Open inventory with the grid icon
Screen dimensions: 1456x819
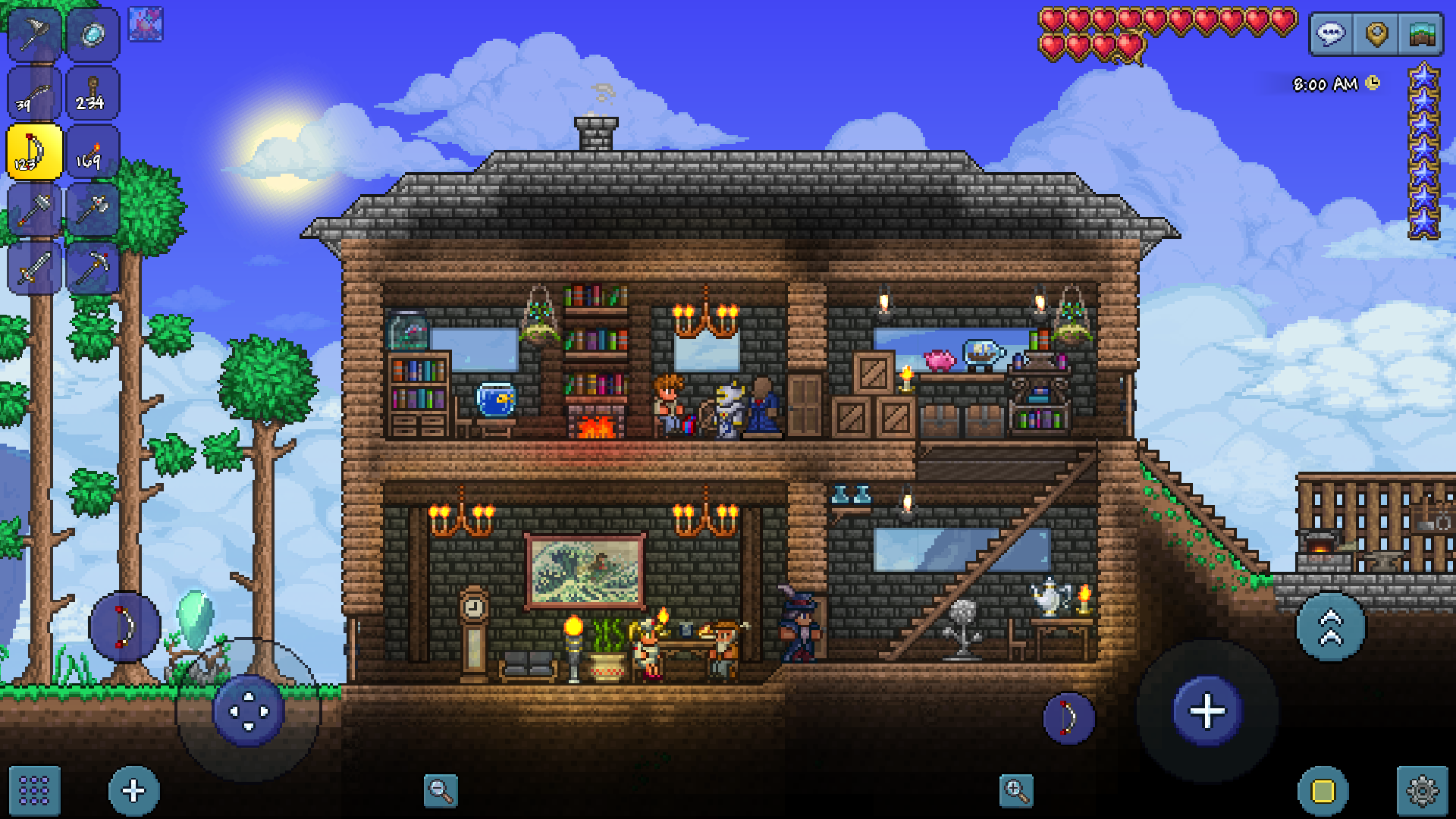33,789
